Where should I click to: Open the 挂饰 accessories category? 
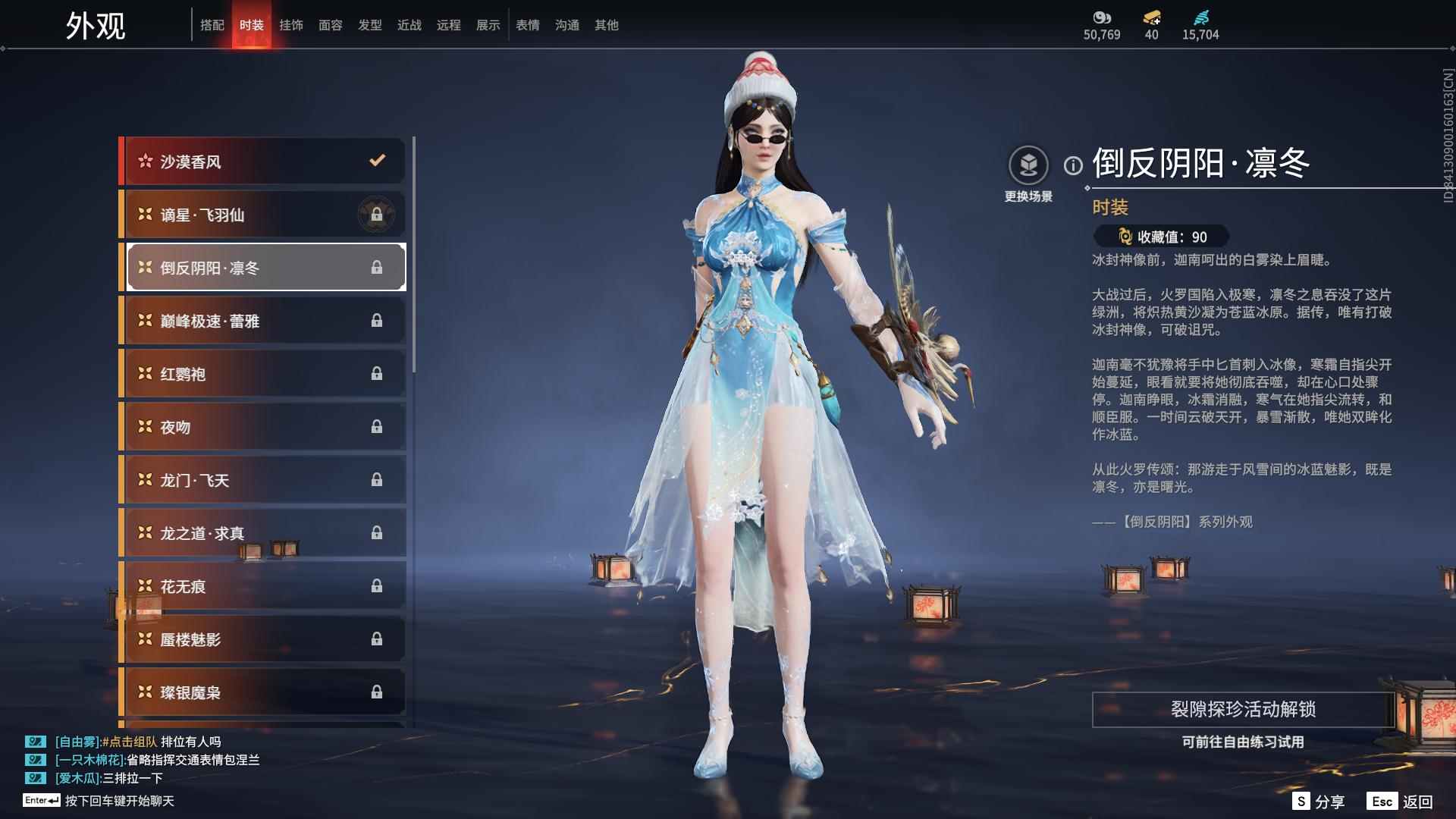coord(291,25)
